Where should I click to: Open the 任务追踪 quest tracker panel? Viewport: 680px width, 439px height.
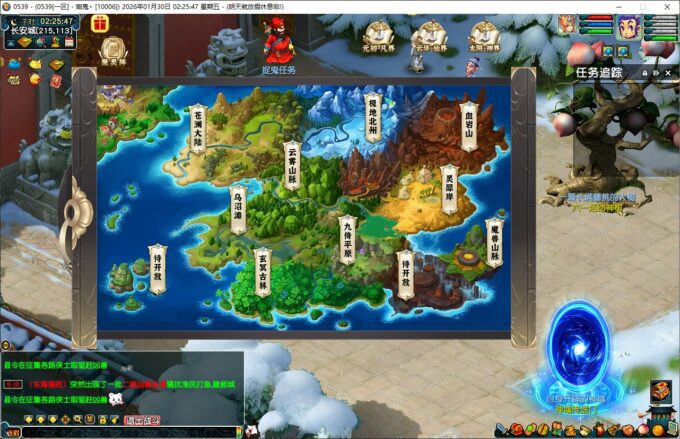pos(600,72)
